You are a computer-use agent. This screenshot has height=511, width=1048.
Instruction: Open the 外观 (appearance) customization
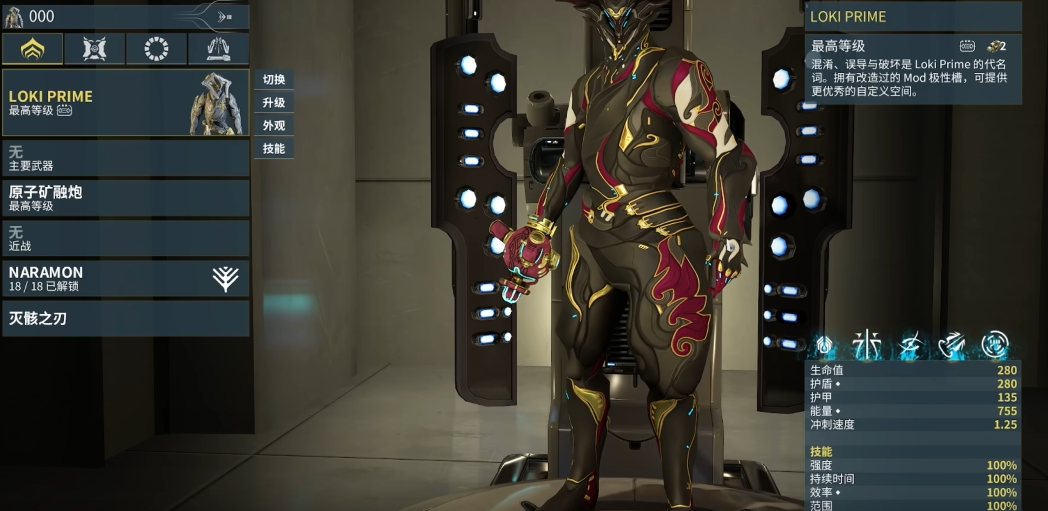point(274,126)
